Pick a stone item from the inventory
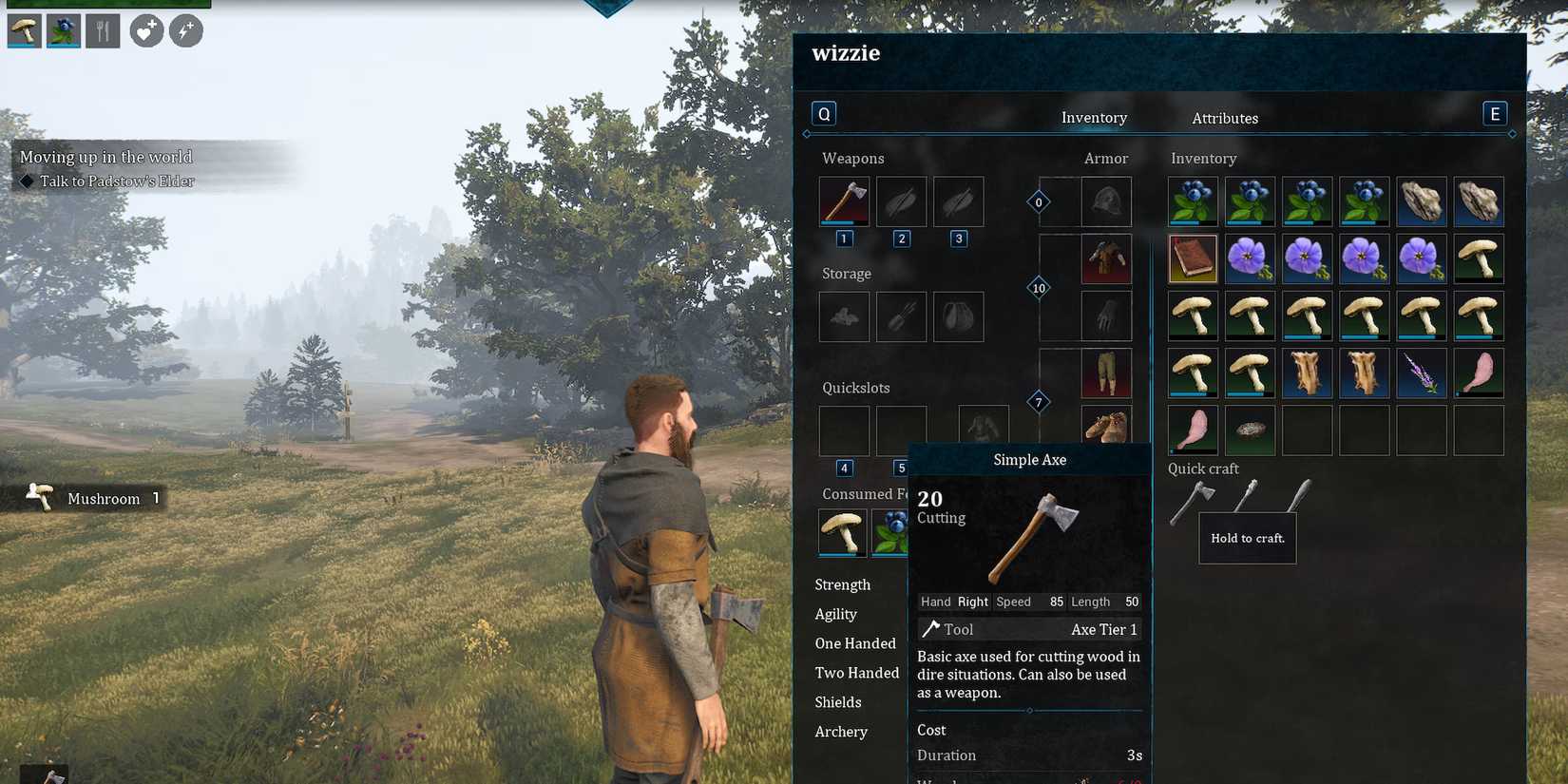 click(1421, 201)
